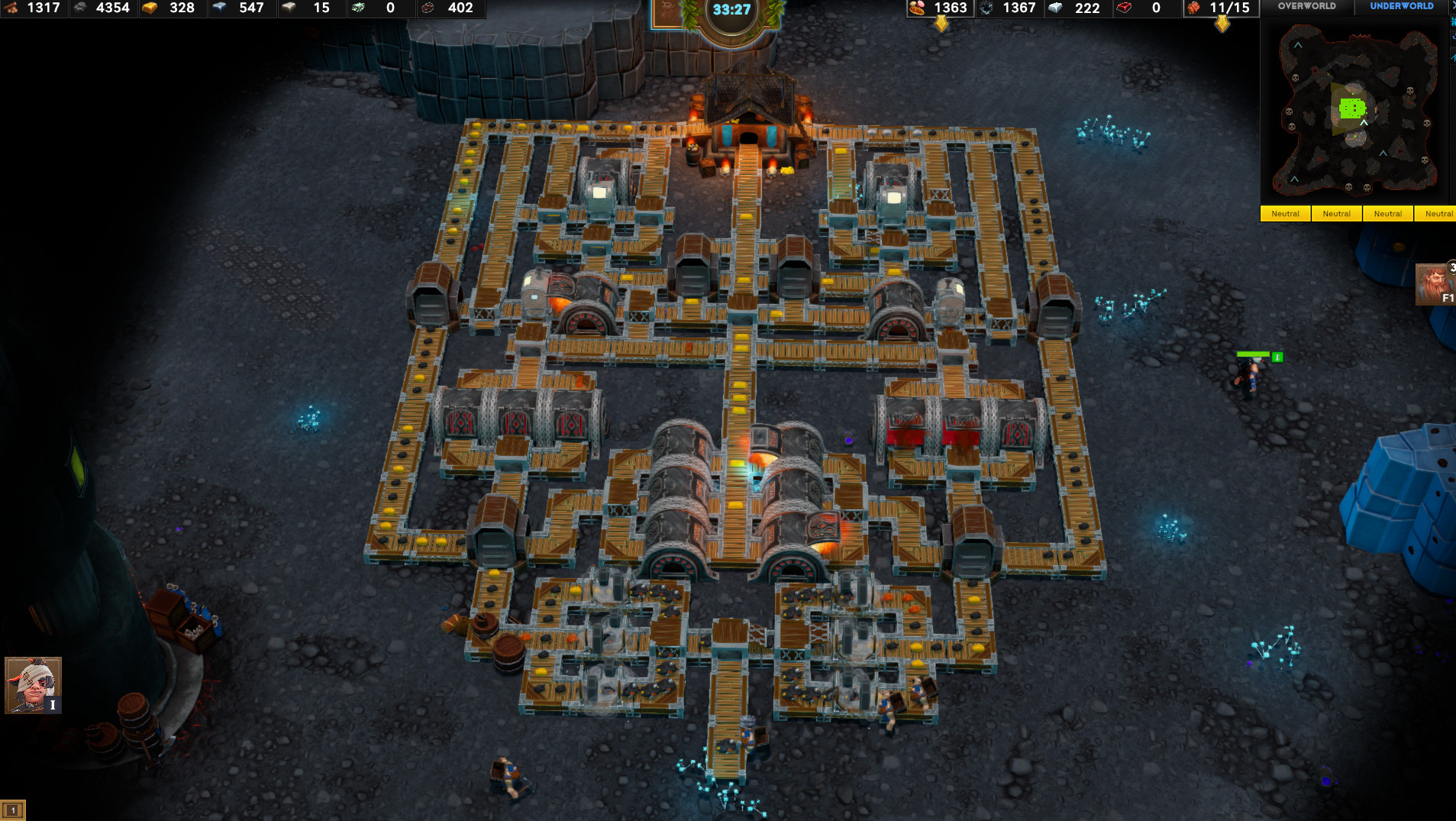Click the wood resource icon
The height and width of the screenshot is (821, 1456).
[11, 8]
